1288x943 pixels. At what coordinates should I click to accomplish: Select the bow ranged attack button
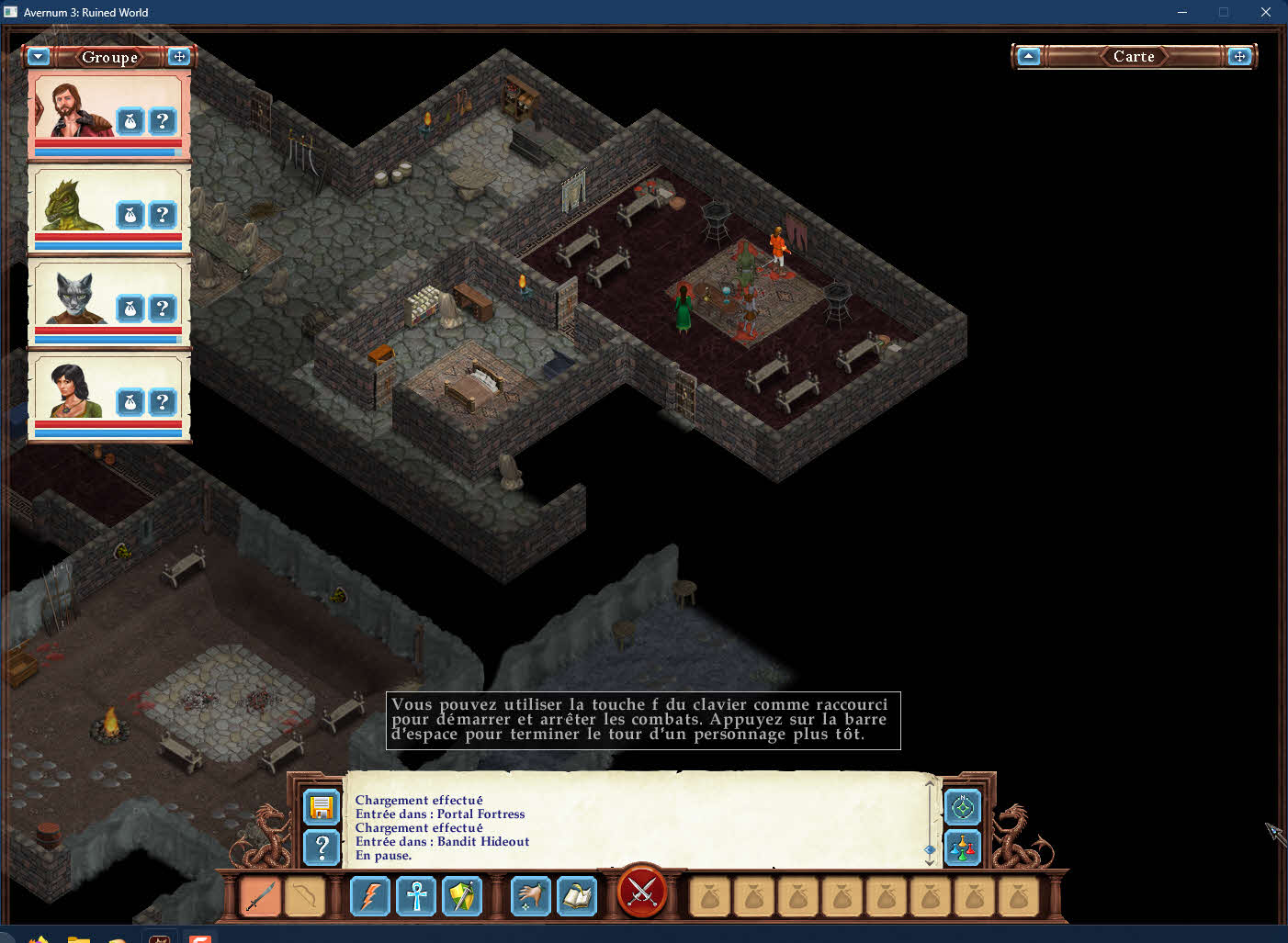[304, 896]
